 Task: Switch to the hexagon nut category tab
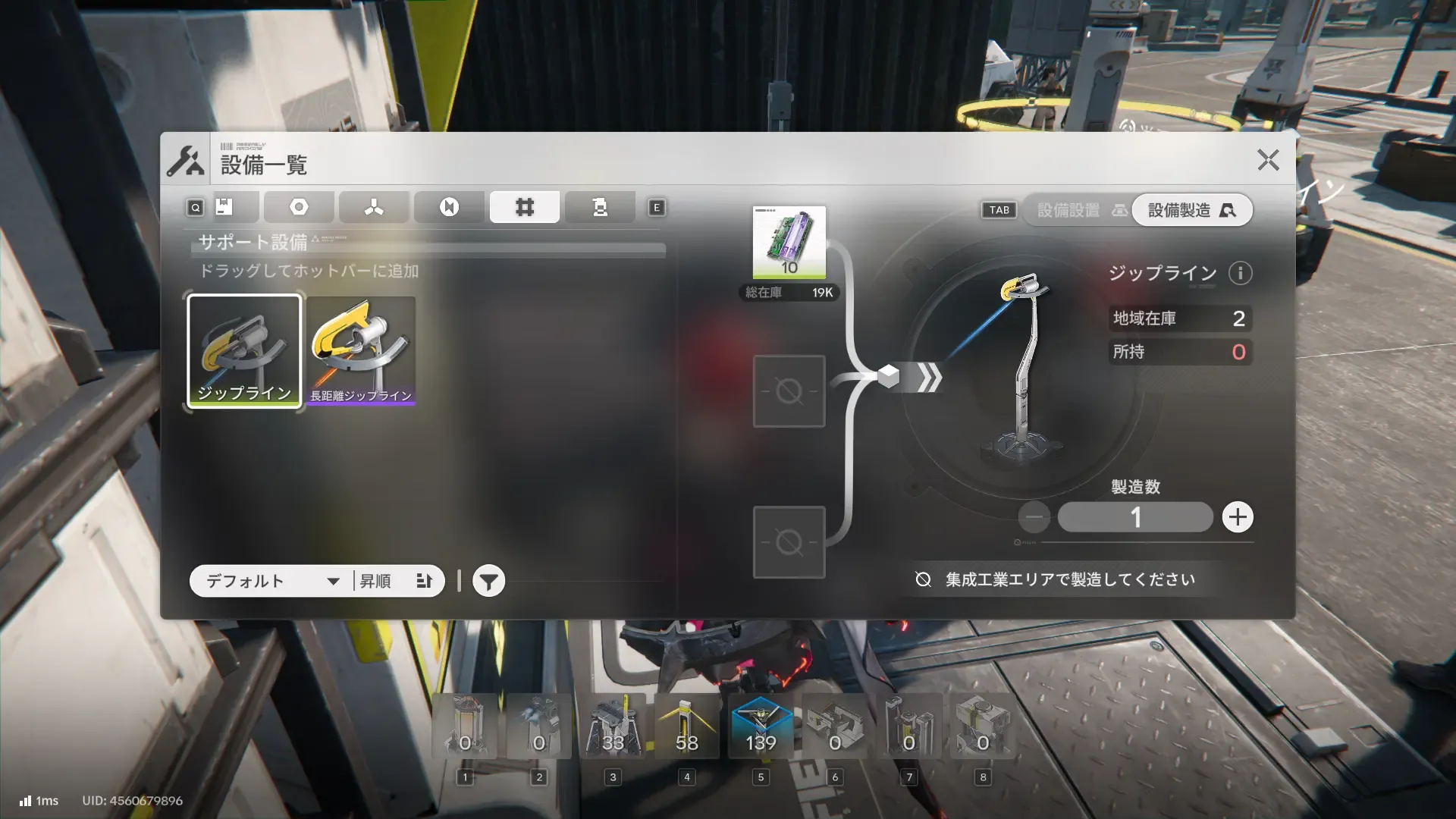pyautogui.click(x=299, y=207)
